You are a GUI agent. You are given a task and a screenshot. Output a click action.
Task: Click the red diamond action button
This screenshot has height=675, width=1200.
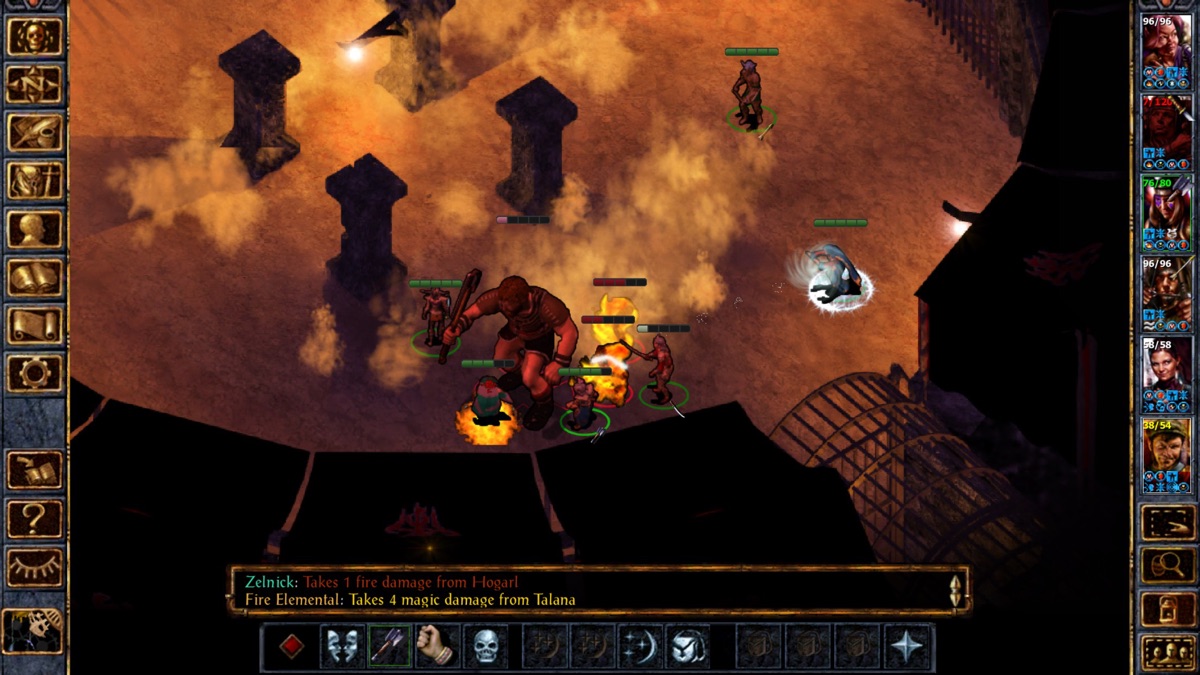point(291,647)
